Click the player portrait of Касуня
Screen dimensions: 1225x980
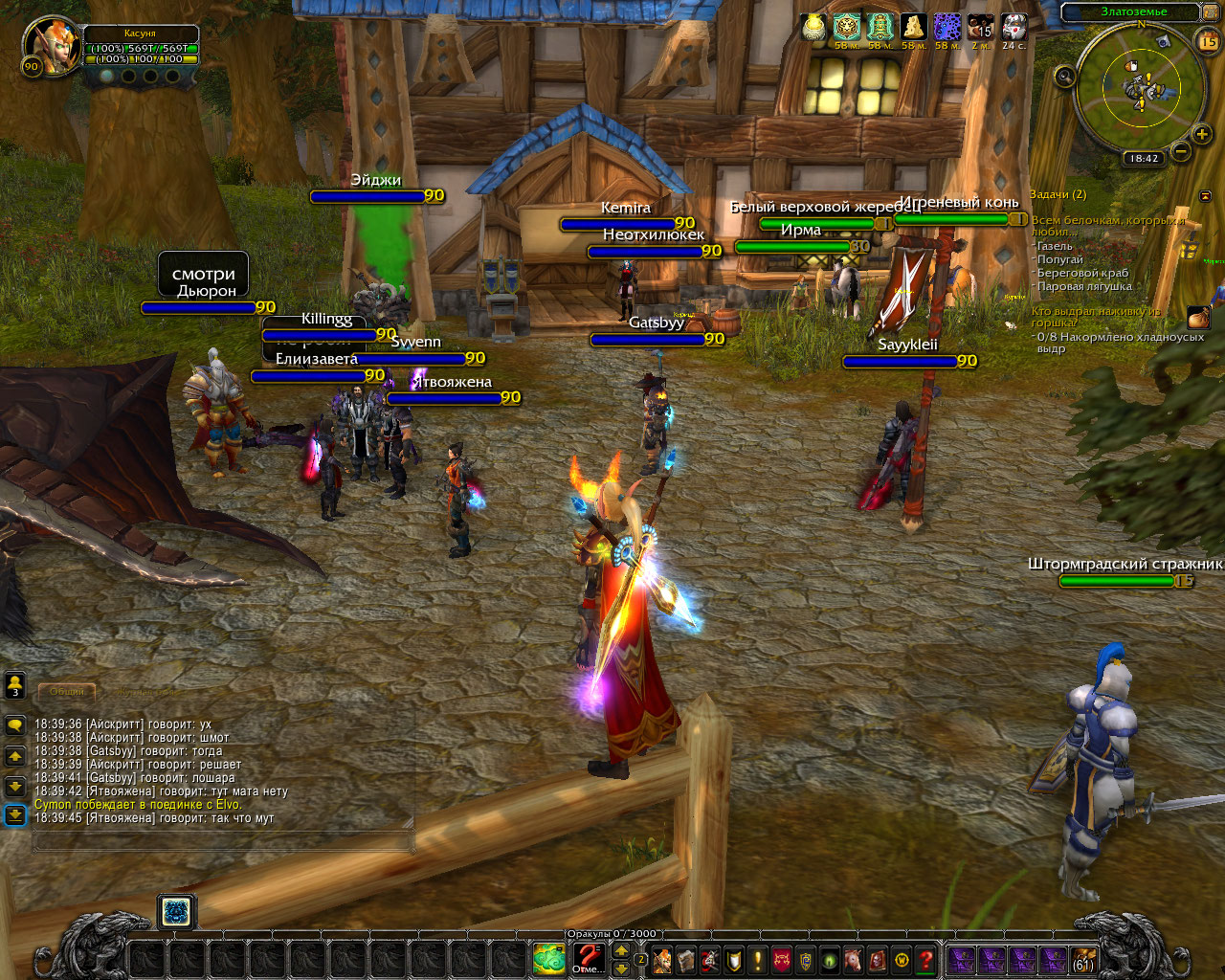(48, 42)
